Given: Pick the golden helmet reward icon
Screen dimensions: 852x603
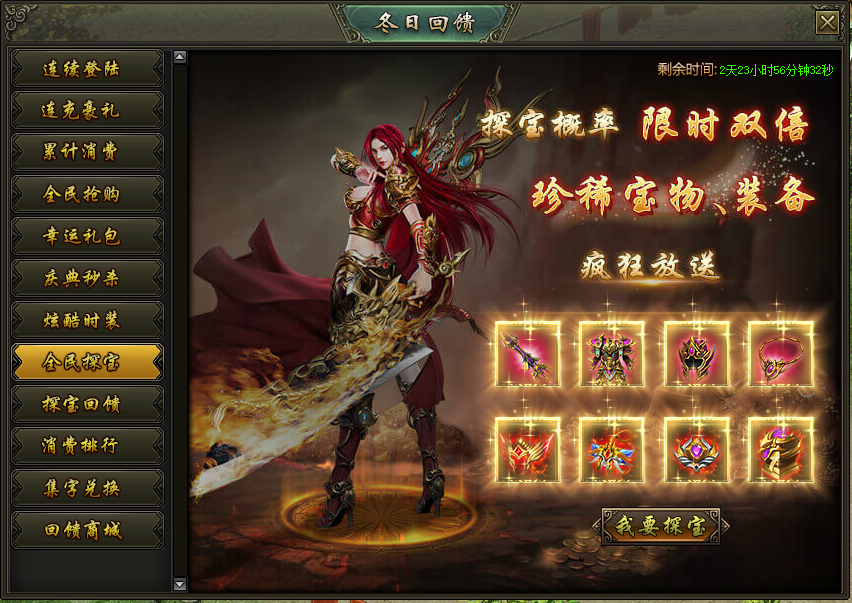Looking at the screenshot, I should point(696,354).
